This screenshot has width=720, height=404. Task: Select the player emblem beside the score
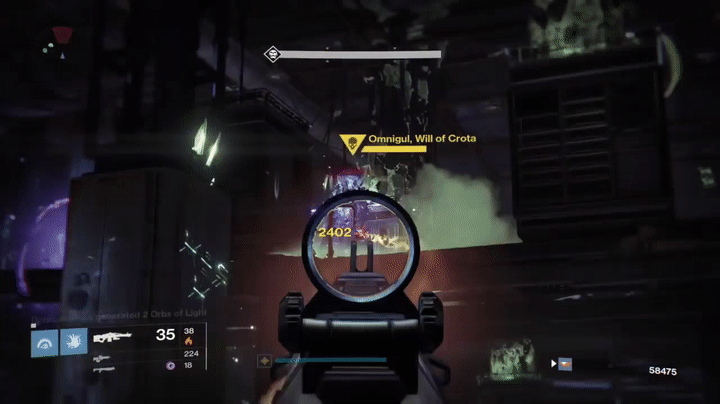[x=565, y=364]
